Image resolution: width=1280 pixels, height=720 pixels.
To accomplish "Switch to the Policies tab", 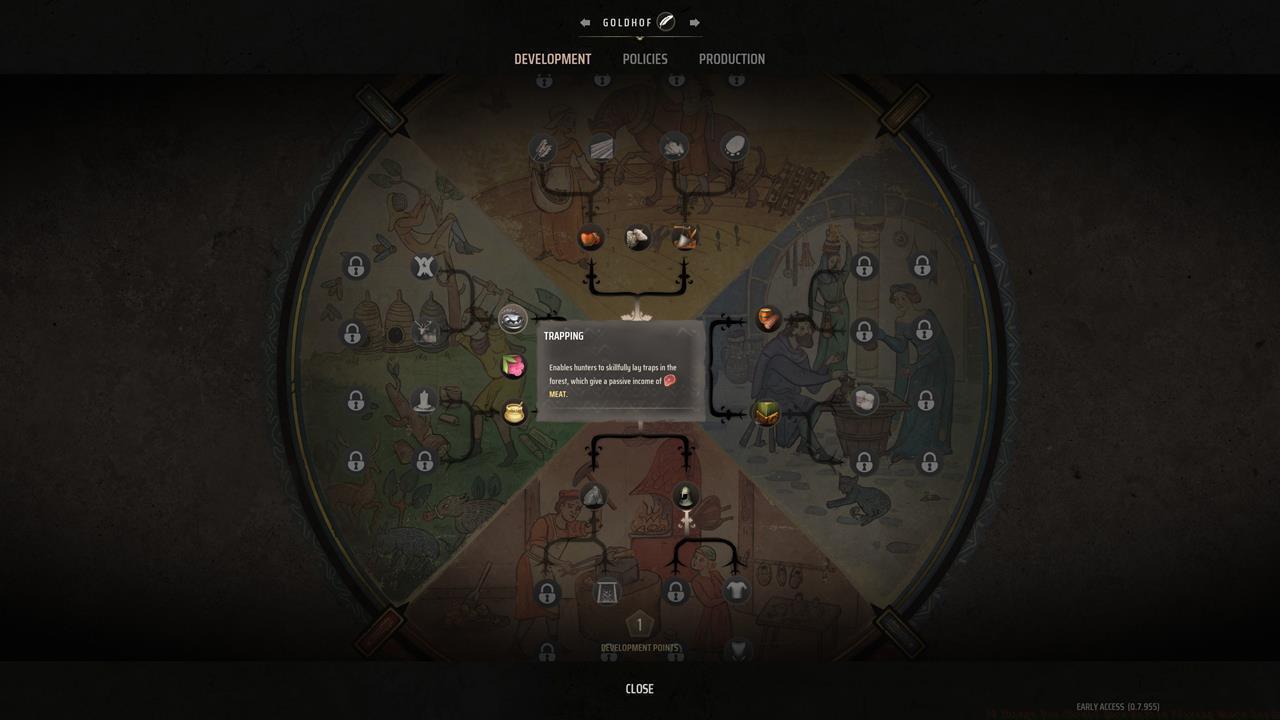I will (x=645, y=59).
